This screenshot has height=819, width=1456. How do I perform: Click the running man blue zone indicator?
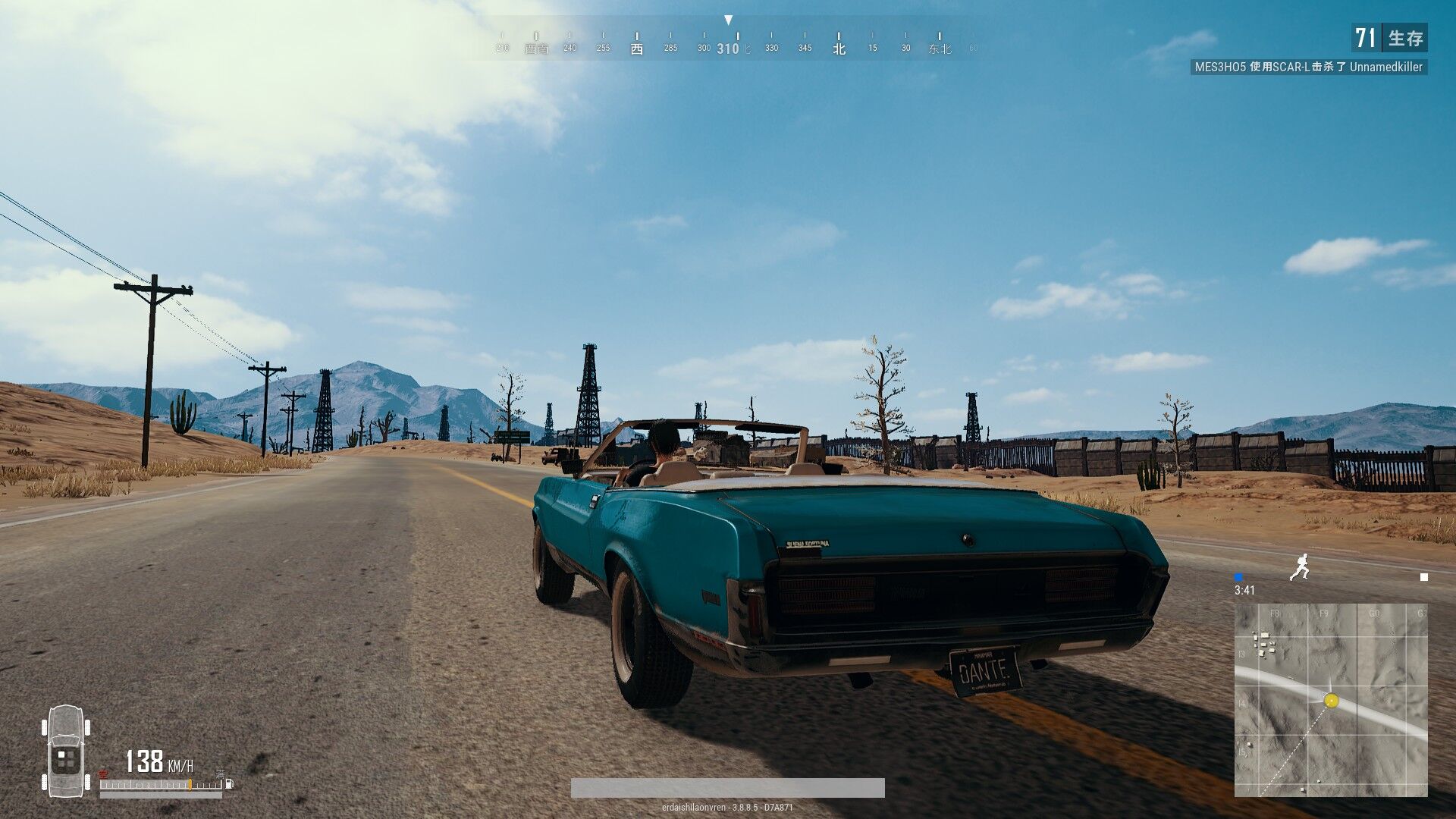pyautogui.click(x=1300, y=566)
